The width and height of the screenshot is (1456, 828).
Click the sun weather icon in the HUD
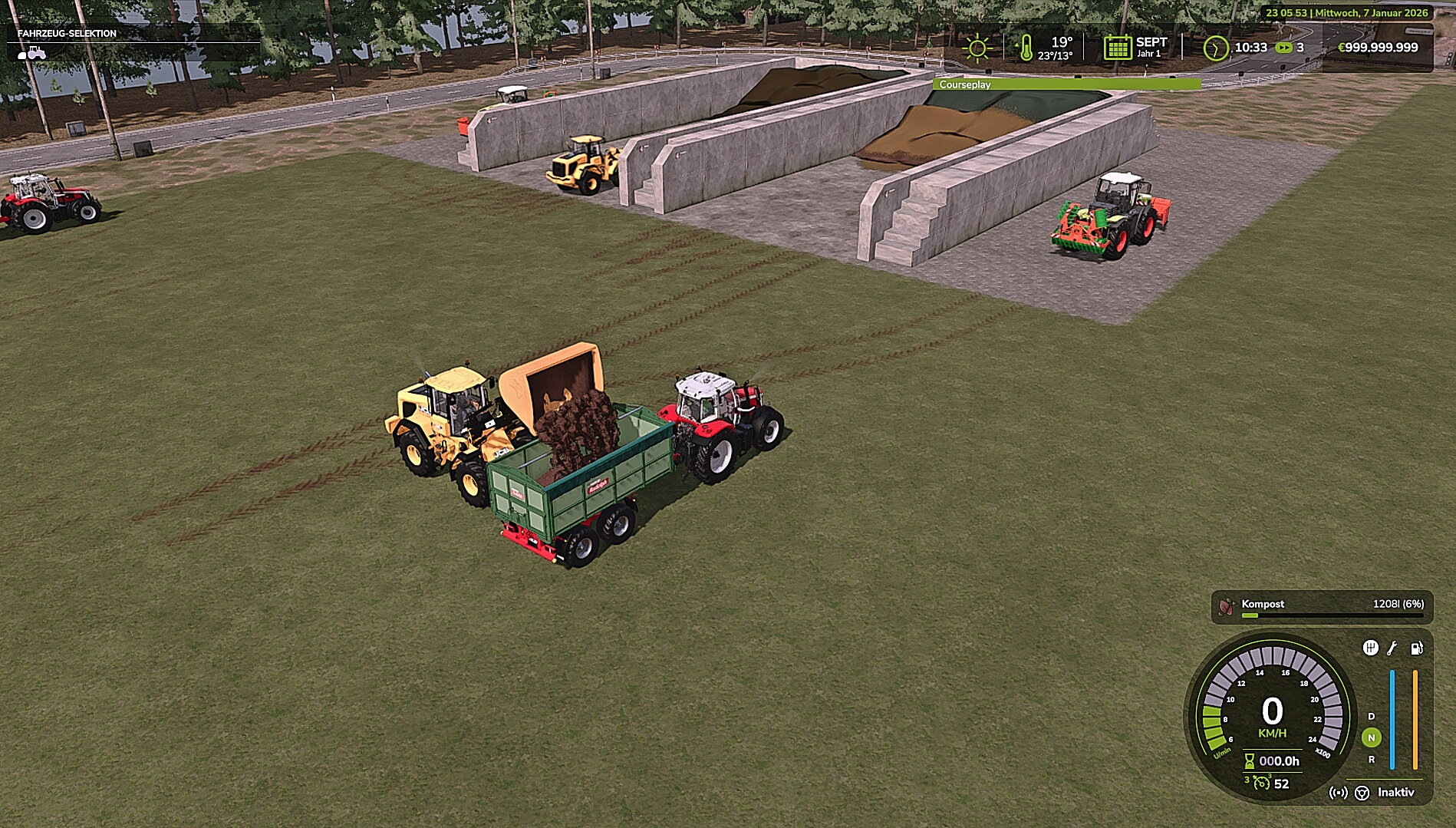[x=976, y=48]
